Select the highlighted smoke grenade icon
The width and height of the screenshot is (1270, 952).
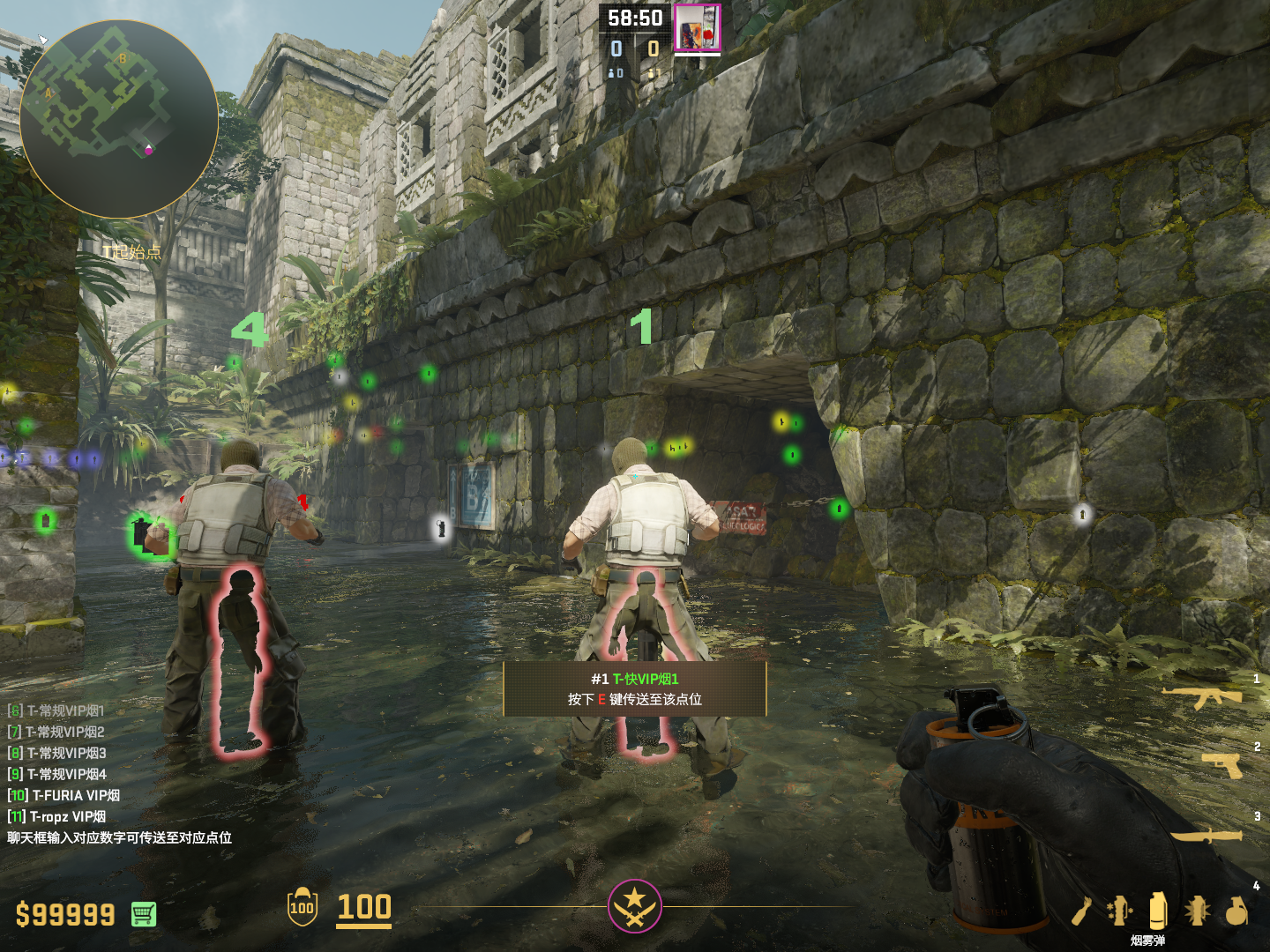(1157, 911)
